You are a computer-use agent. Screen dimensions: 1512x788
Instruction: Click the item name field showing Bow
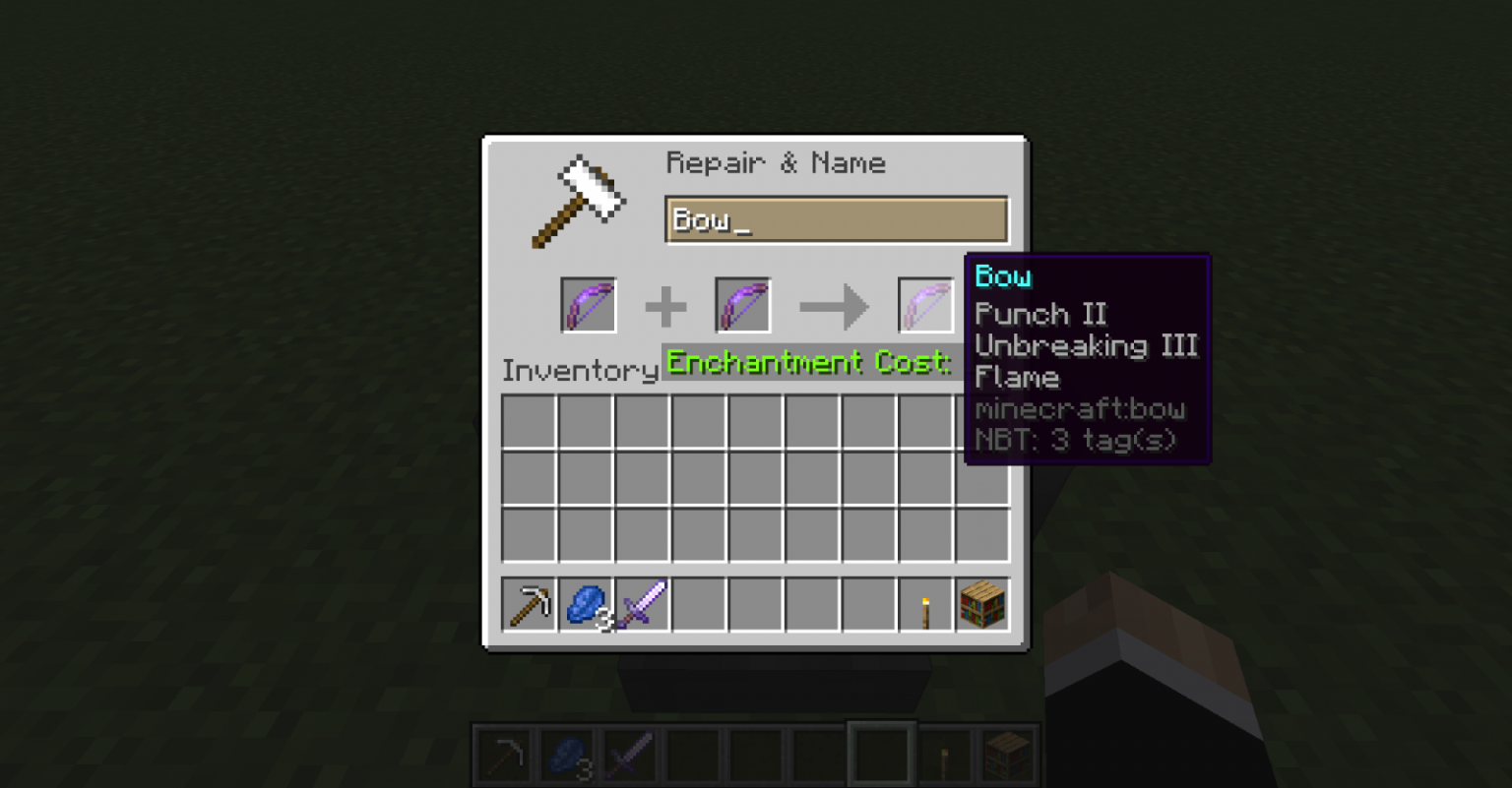point(836,218)
